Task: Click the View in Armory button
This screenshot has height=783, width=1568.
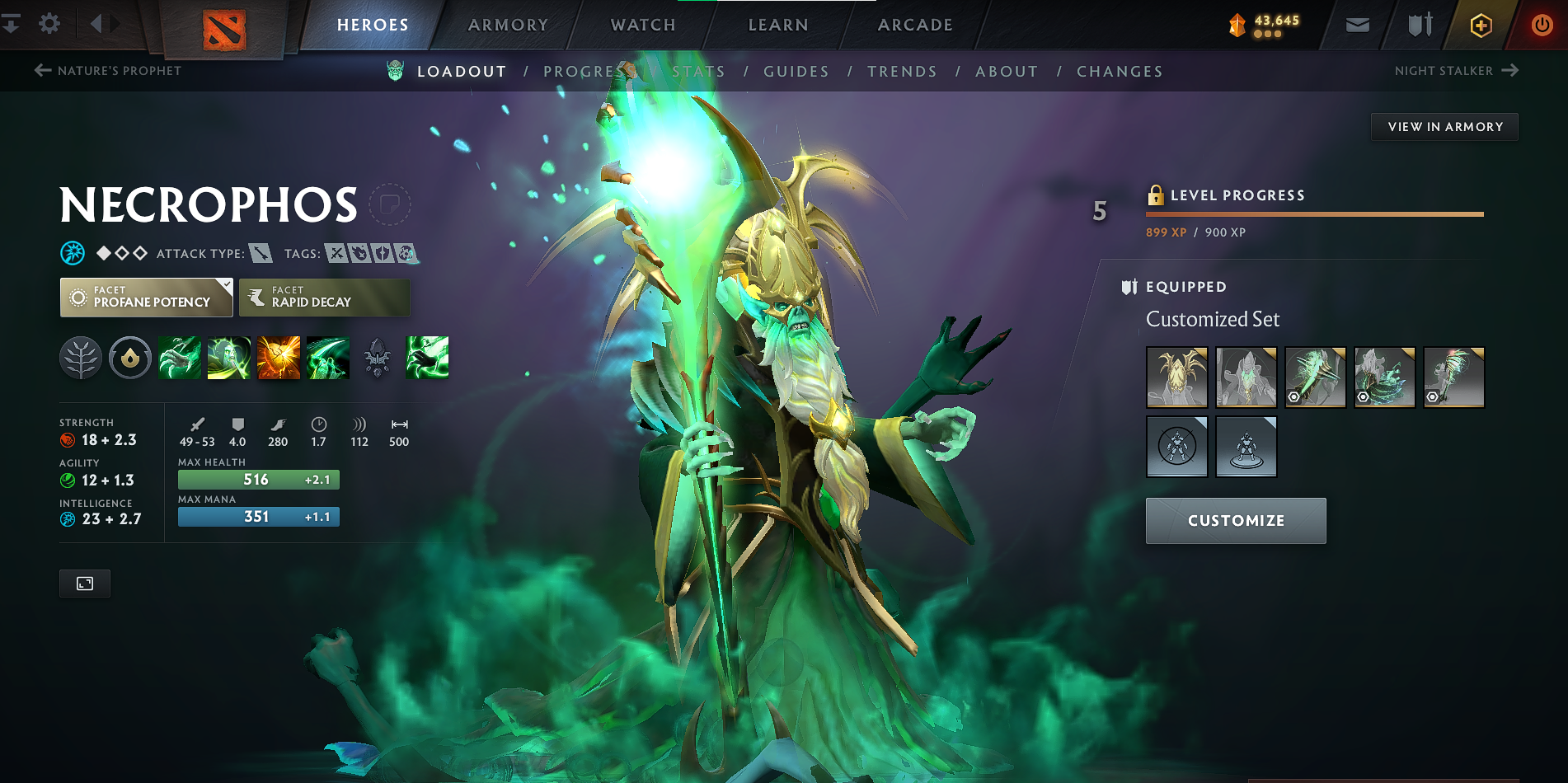Action: (1444, 127)
